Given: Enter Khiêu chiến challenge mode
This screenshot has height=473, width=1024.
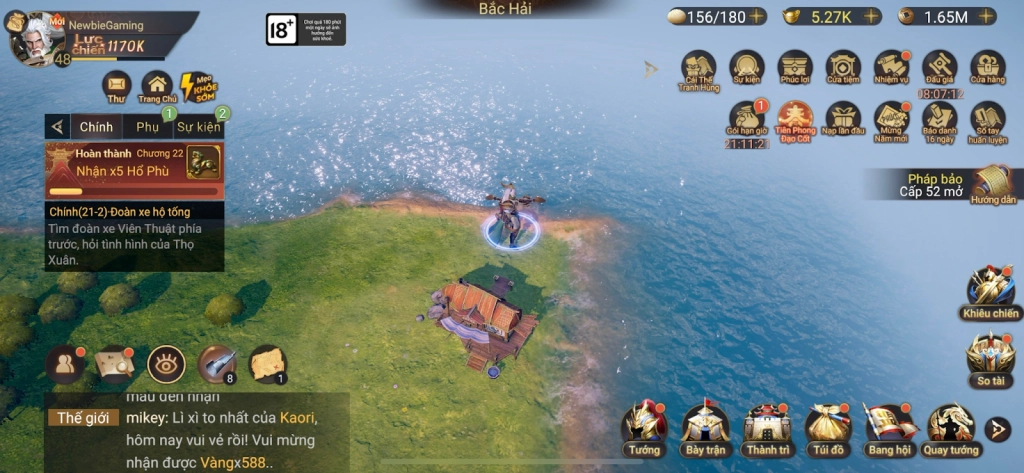Looking at the screenshot, I should coord(990,292).
